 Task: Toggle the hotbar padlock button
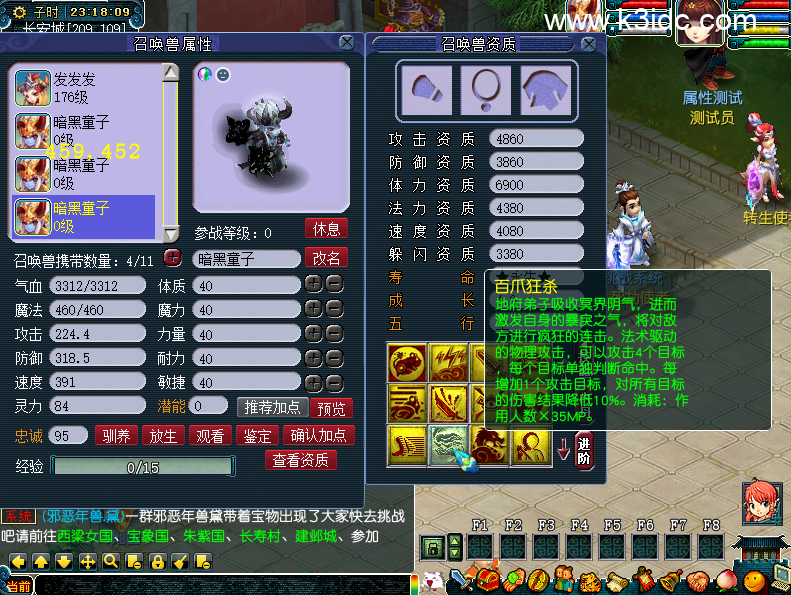tap(432, 547)
